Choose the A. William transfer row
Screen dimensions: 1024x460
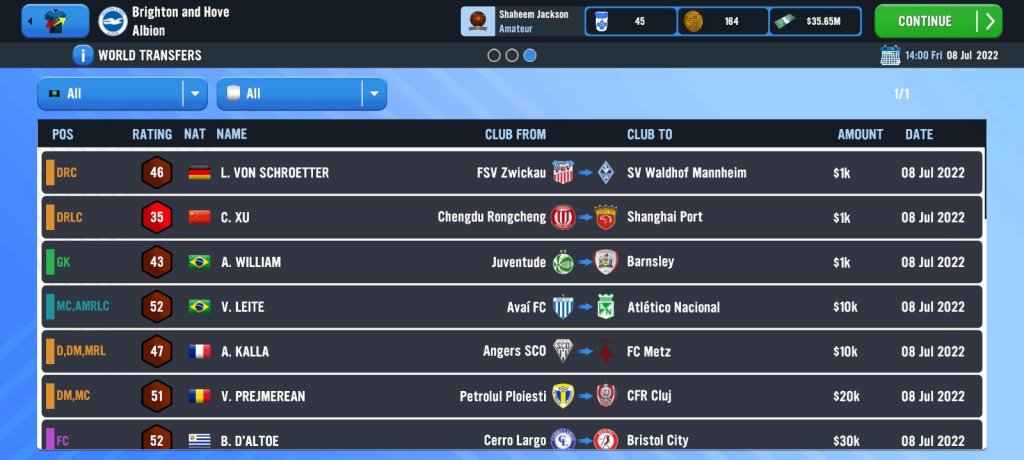512,262
